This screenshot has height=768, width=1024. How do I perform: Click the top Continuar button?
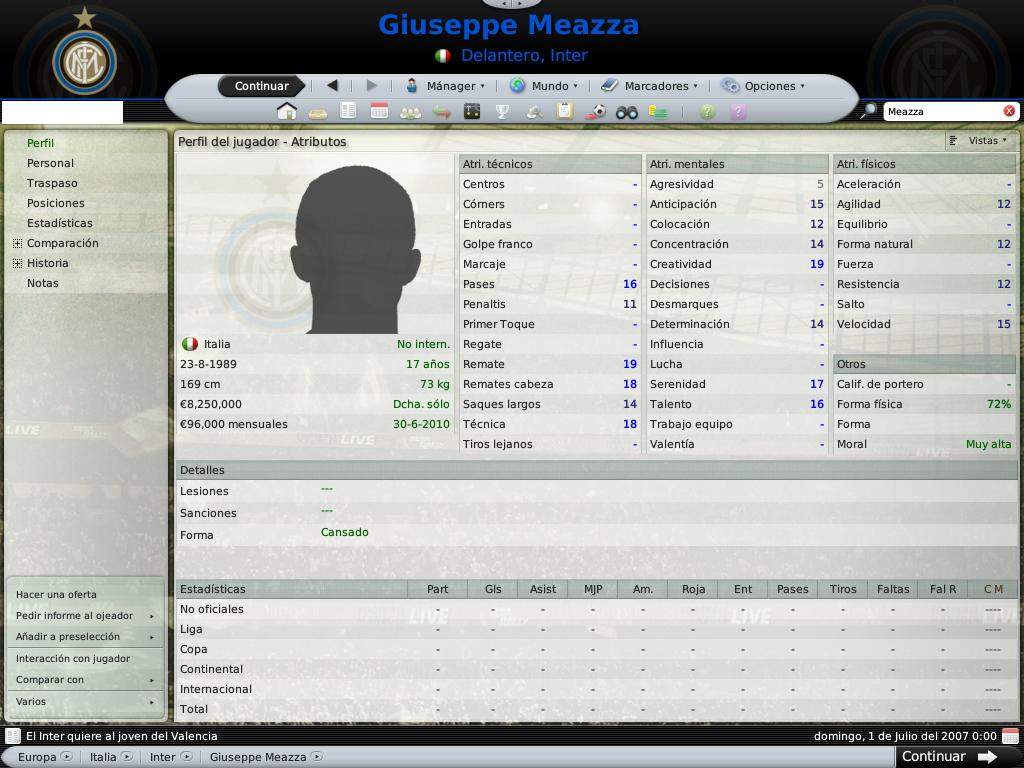pyautogui.click(x=261, y=86)
